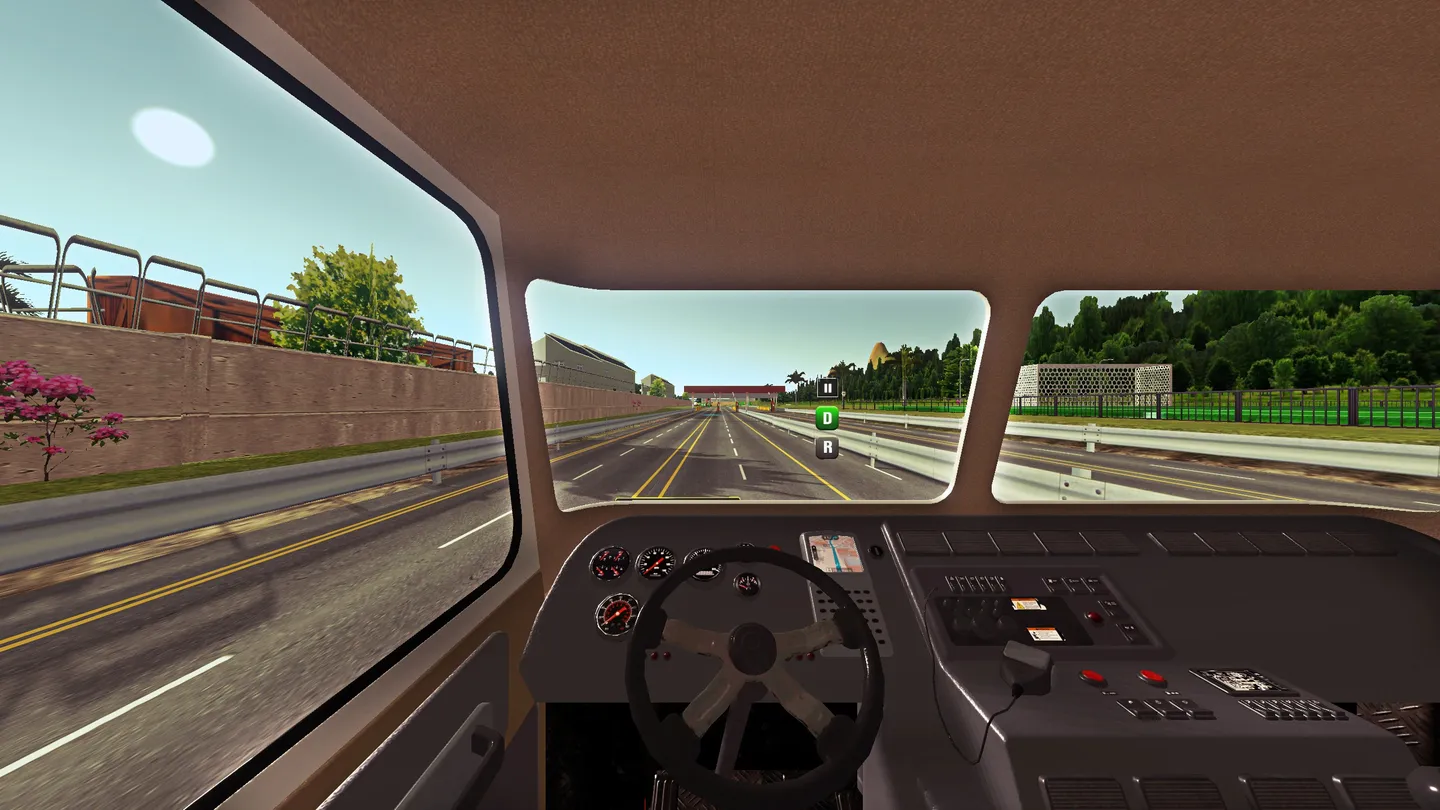Screen dimensions: 1440x810
Task: Tap the small temperature gauge right of the wheel
Action: tap(746, 582)
